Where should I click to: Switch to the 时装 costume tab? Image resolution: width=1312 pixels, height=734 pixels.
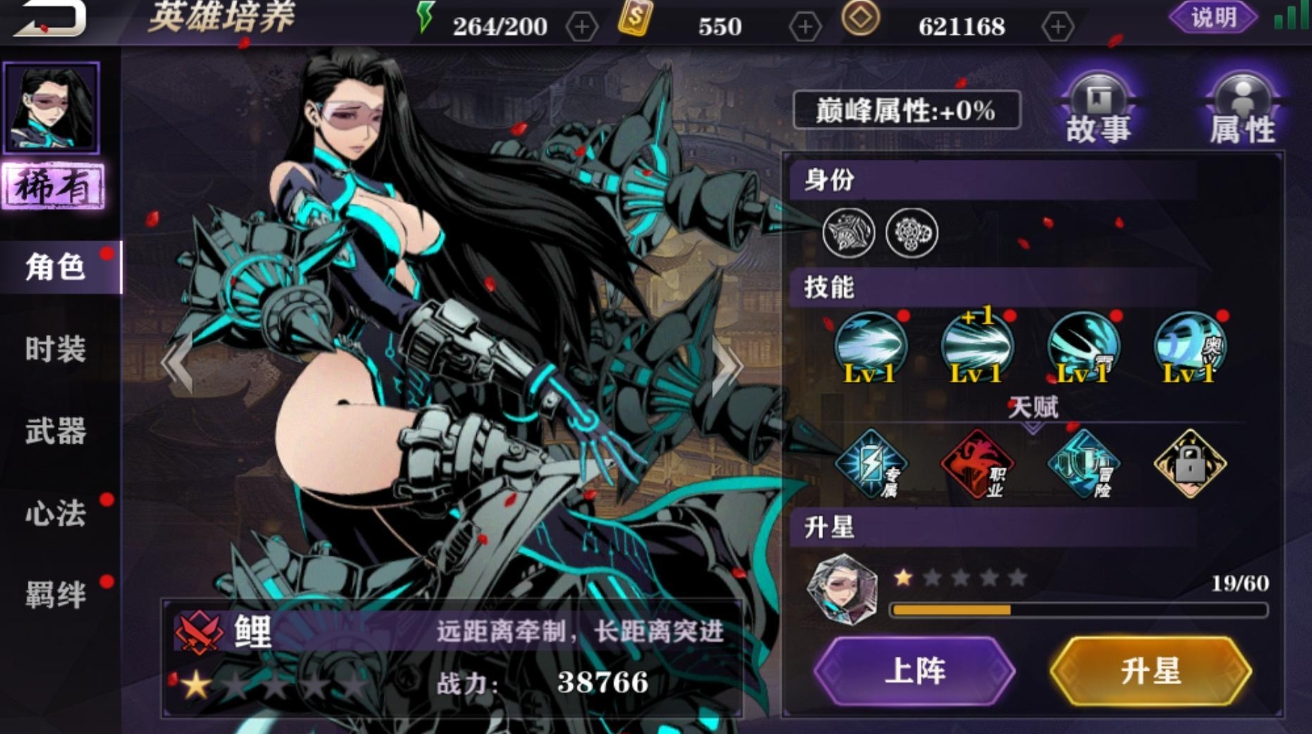pyautogui.click(x=56, y=349)
